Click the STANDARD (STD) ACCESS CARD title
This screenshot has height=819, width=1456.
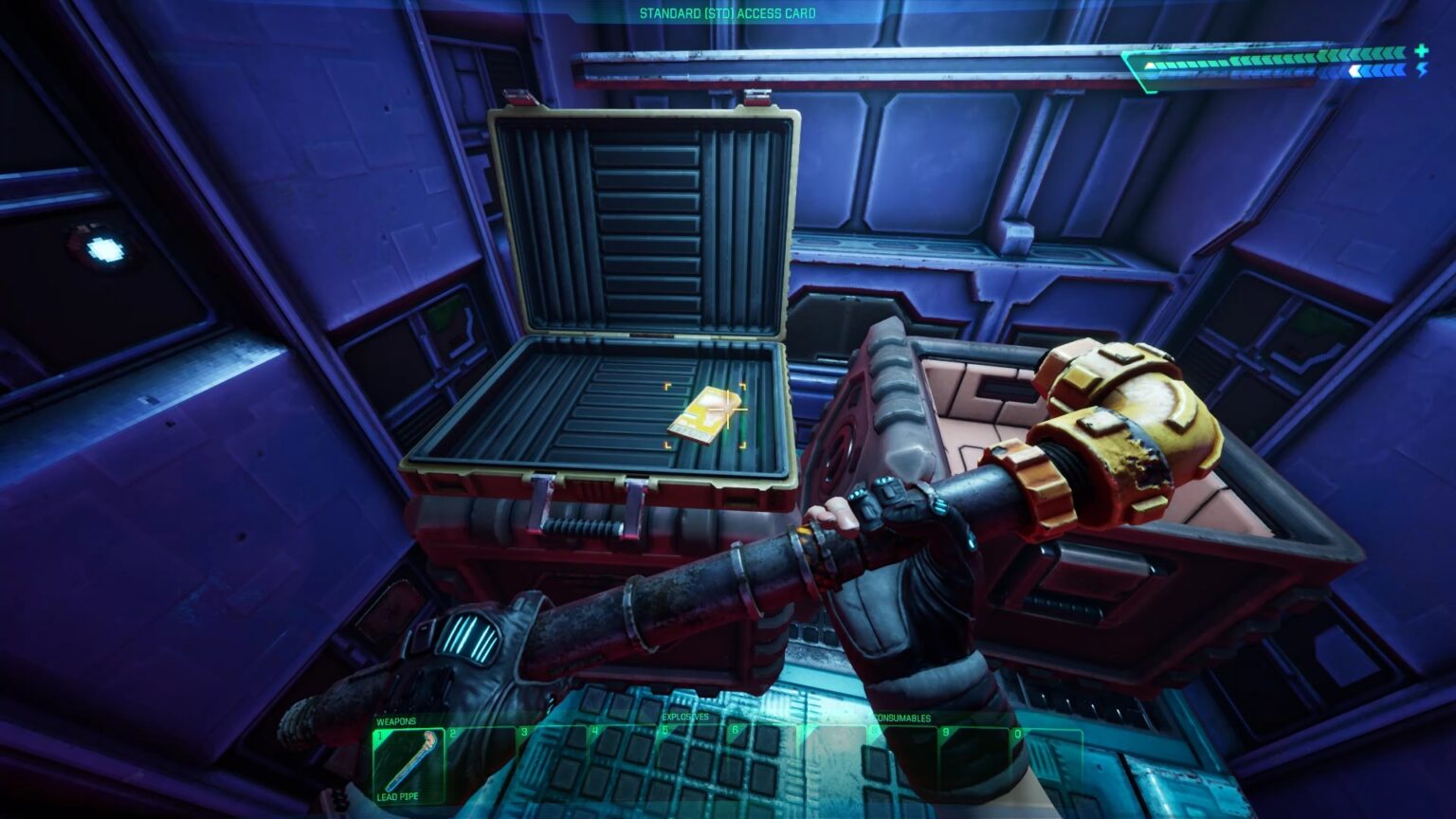(x=728, y=14)
